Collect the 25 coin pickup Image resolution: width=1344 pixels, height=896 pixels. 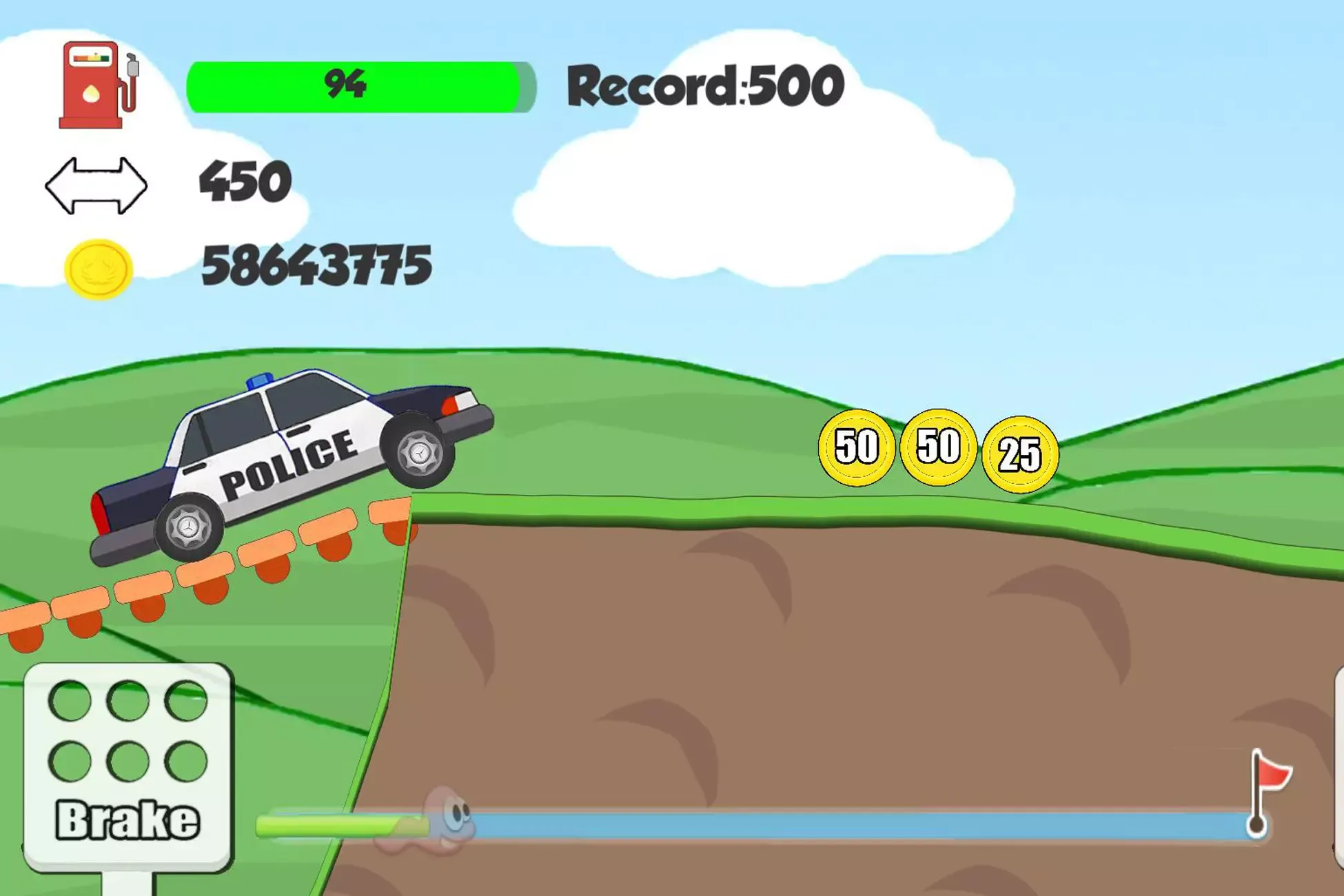(x=1022, y=454)
